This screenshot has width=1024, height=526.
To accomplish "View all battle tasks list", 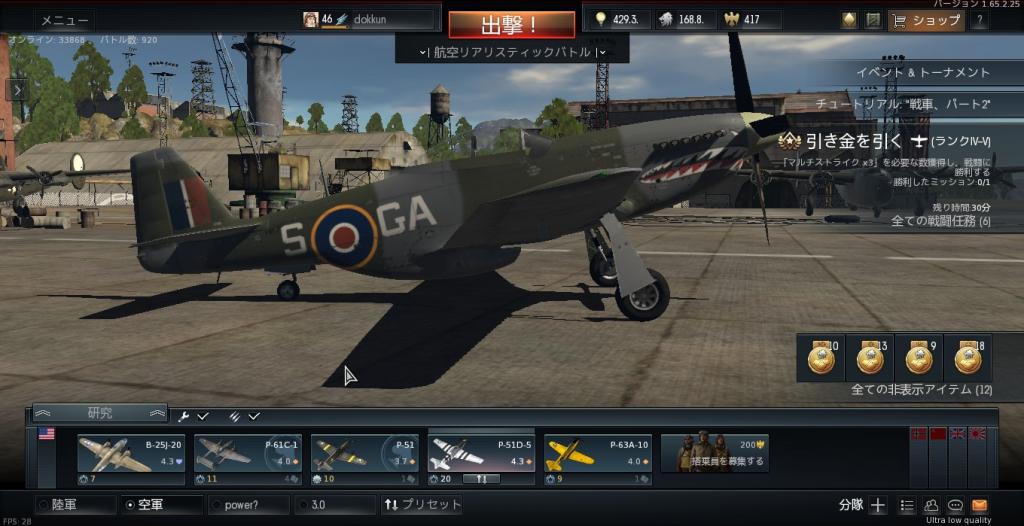I will click(x=940, y=221).
